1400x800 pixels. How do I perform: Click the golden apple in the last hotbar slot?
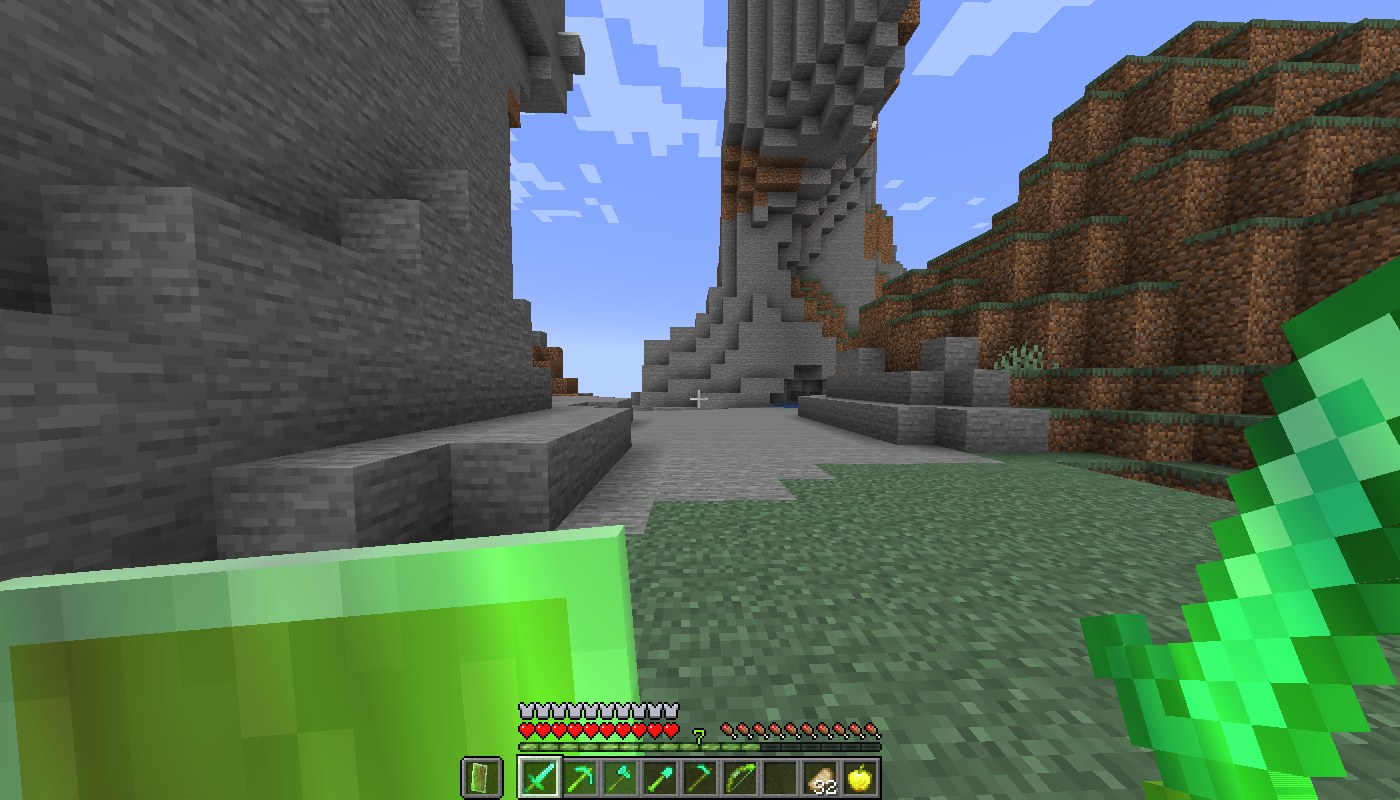tap(859, 780)
